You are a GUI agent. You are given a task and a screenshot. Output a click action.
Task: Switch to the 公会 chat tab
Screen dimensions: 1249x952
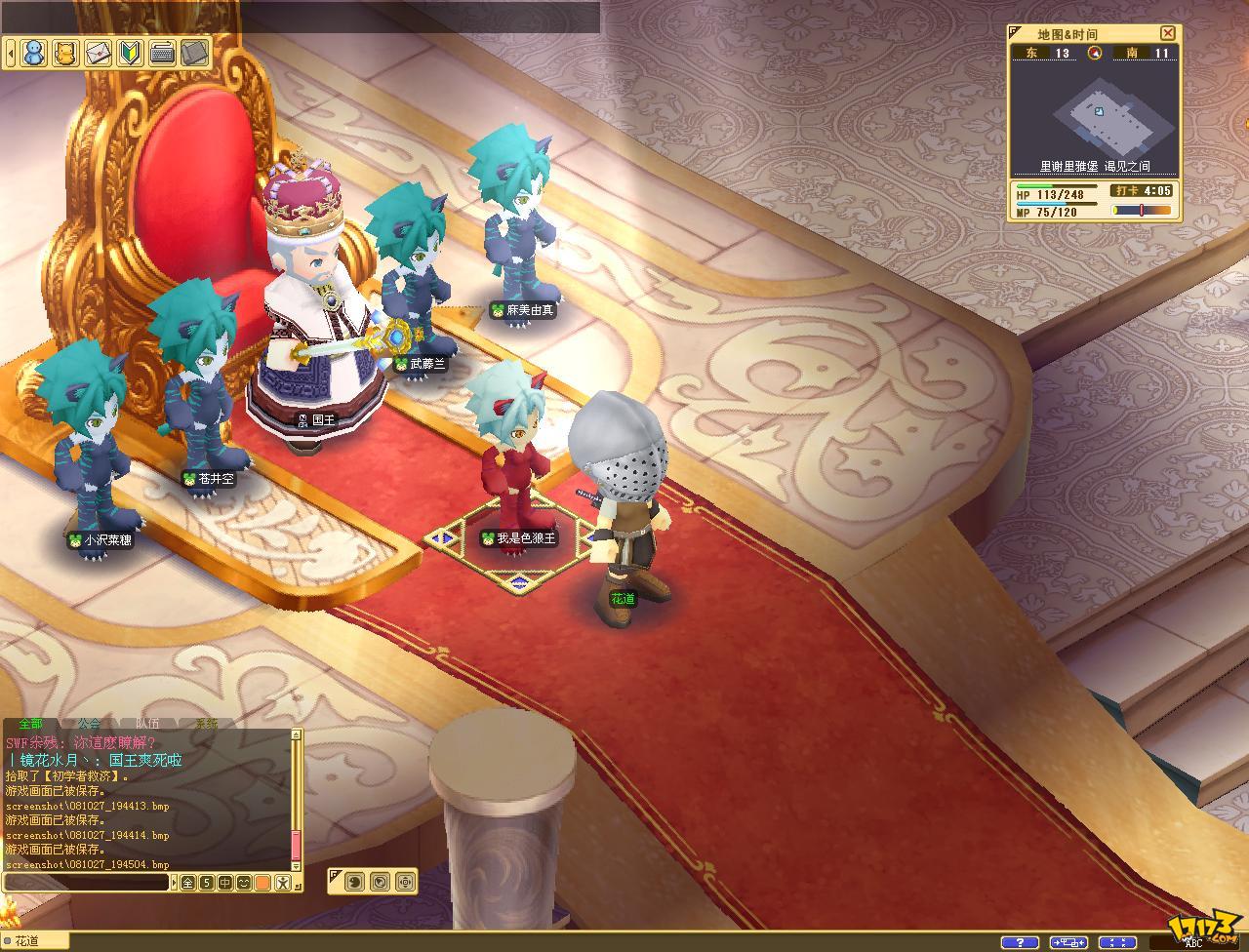point(89,724)
